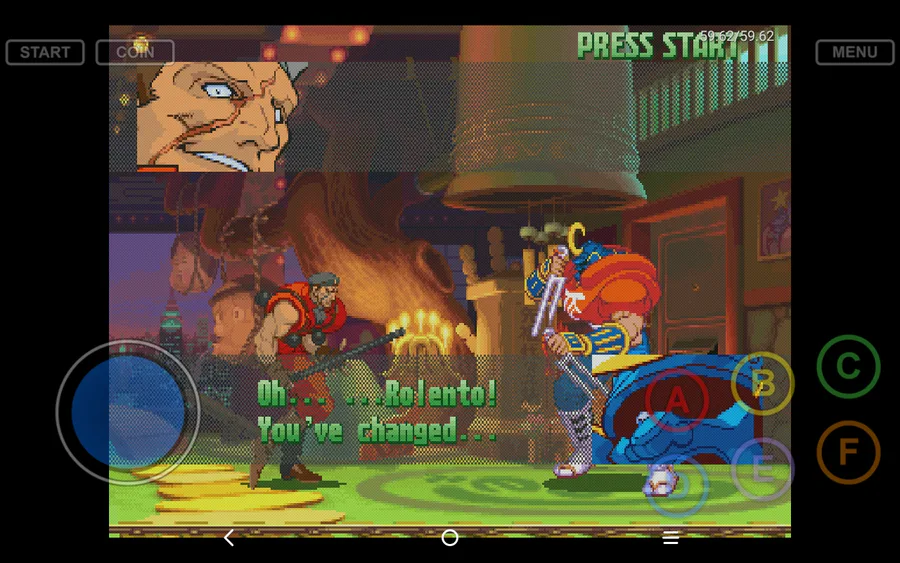
Task: Tap the orange F button
Action: pyautogui.click(x=848, y=452)
